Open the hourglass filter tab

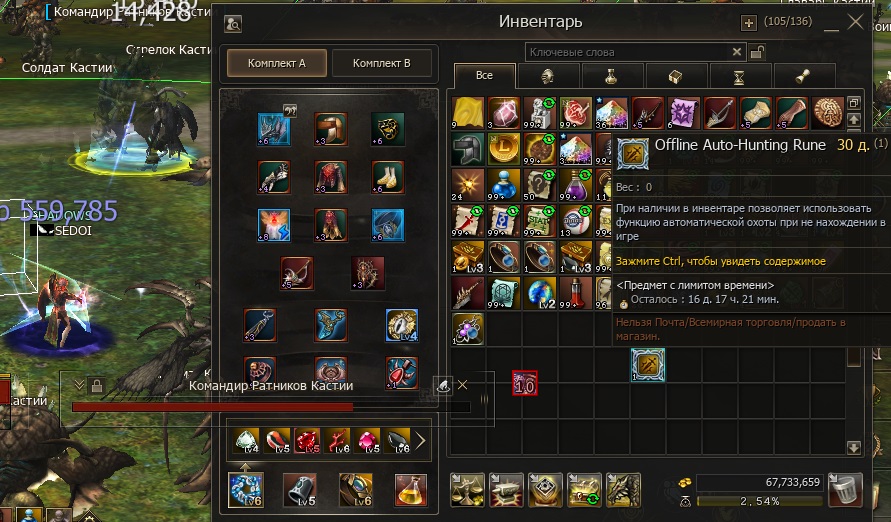pos(738,76)
